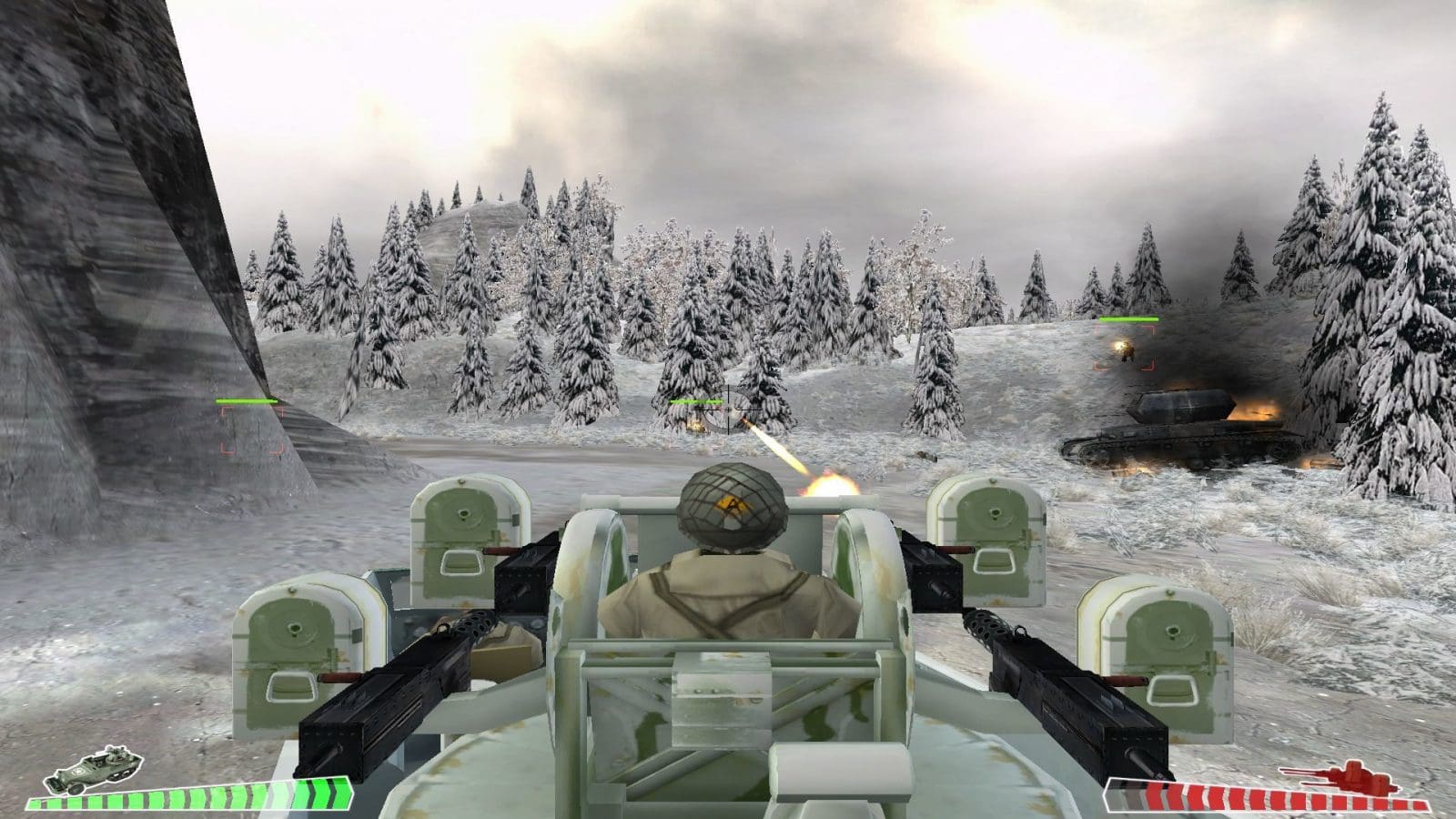Click the green health bar over the left enemy
Viewport: 1456px width, 819px height.
tap(246, 400)
